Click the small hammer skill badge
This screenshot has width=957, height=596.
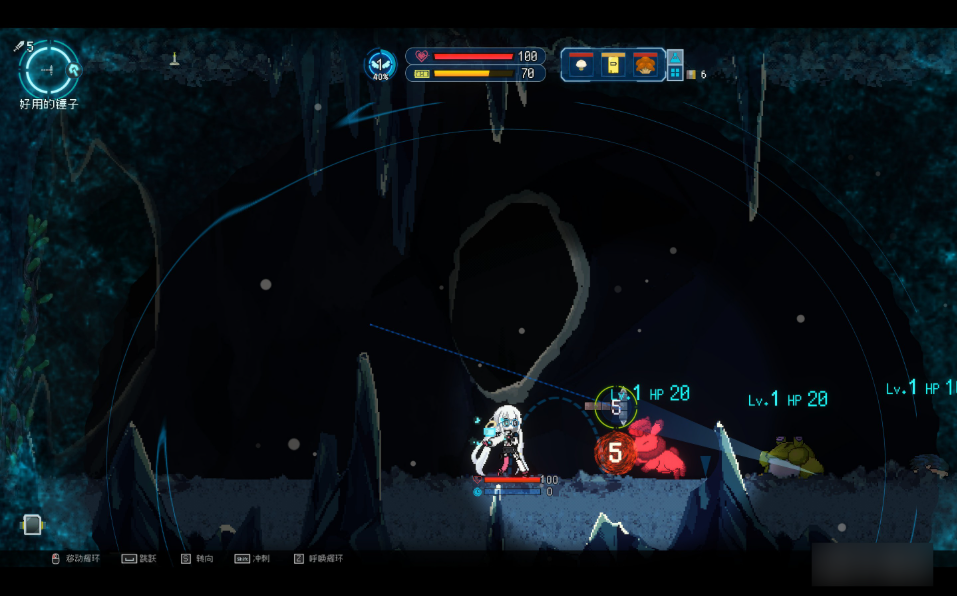click(74, 68)
